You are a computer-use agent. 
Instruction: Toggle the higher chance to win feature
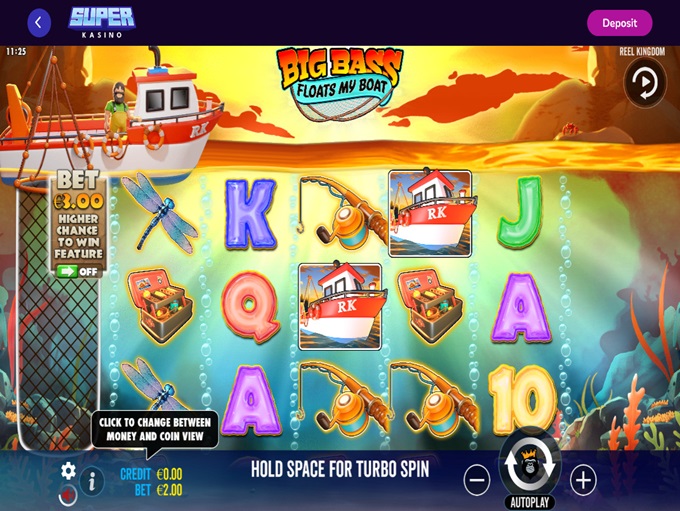[77, 271]
